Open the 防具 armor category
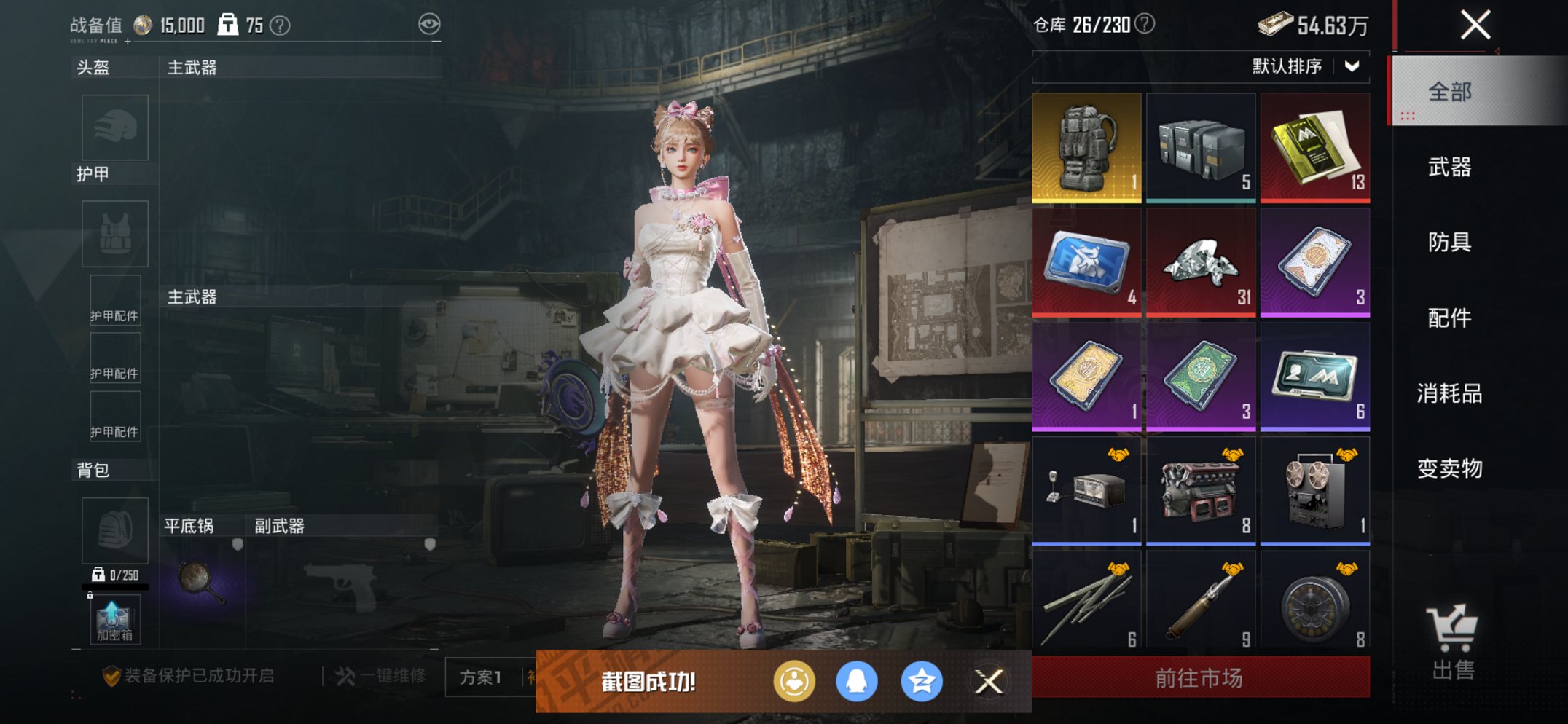The image size is (1568, 724). [1449, 242]
